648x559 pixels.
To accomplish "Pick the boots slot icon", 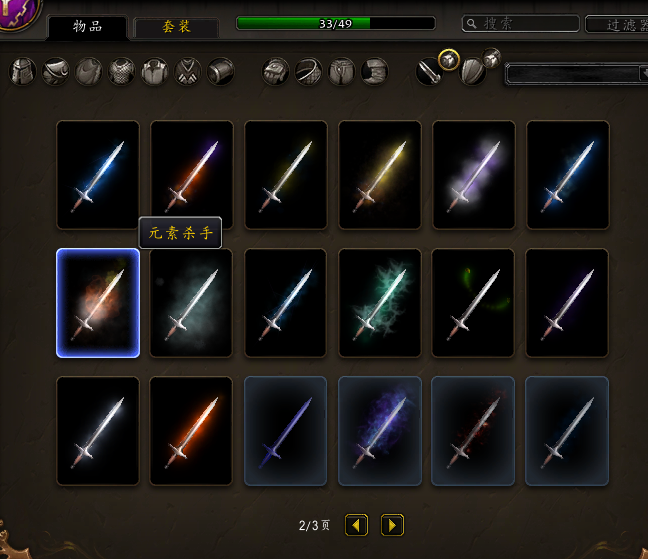I will click(374, 71).
